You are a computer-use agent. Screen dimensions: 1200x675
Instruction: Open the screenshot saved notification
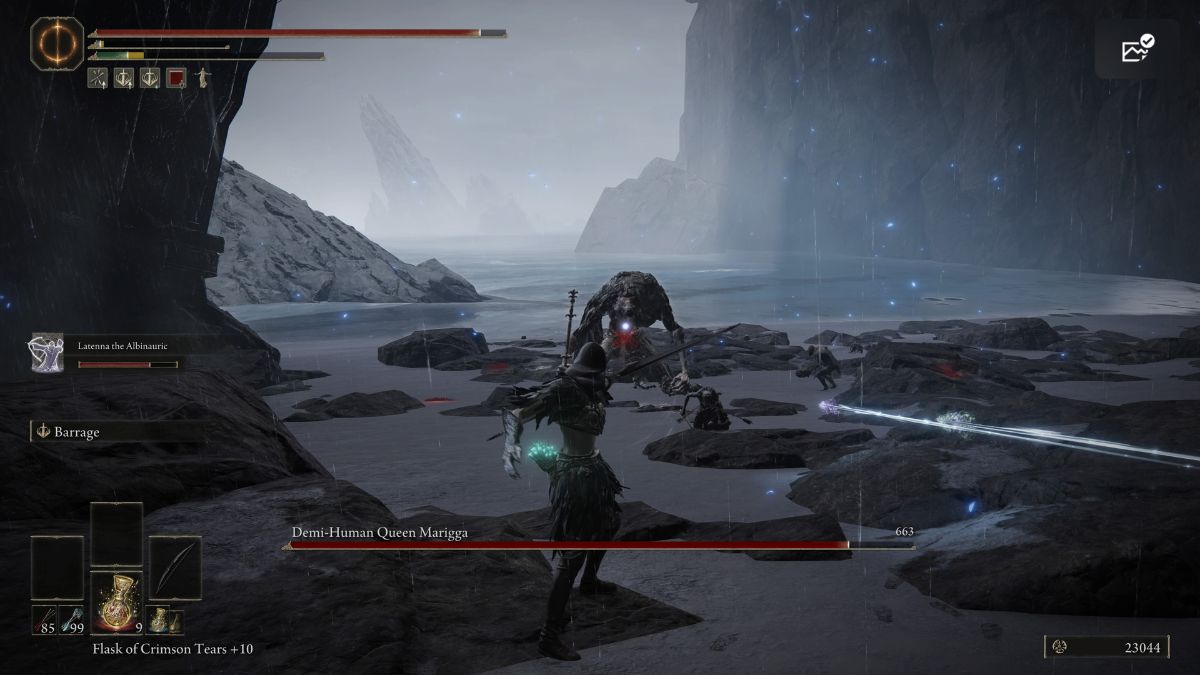(x=1136, y=48)
